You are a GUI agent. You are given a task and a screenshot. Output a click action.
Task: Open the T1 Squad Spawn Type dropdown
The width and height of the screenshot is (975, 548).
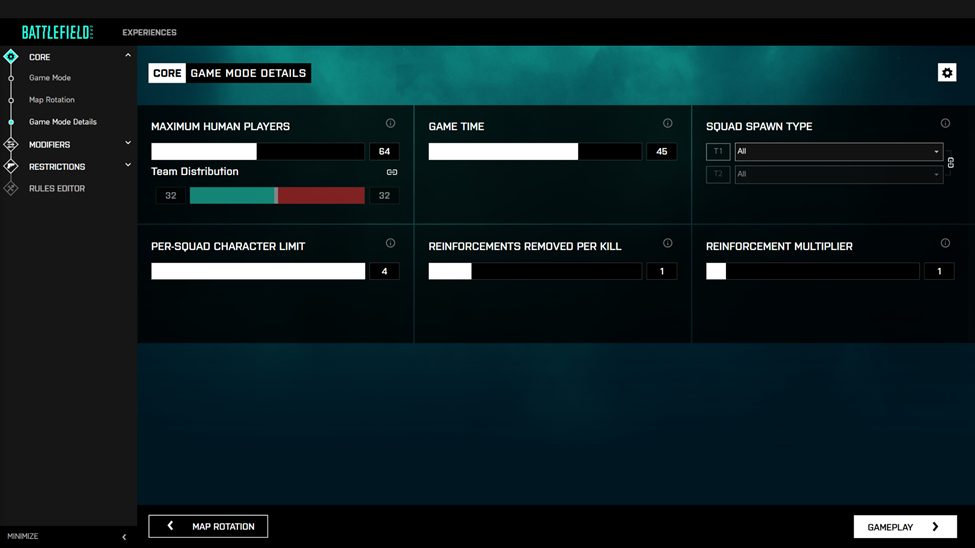coord(838,152)
